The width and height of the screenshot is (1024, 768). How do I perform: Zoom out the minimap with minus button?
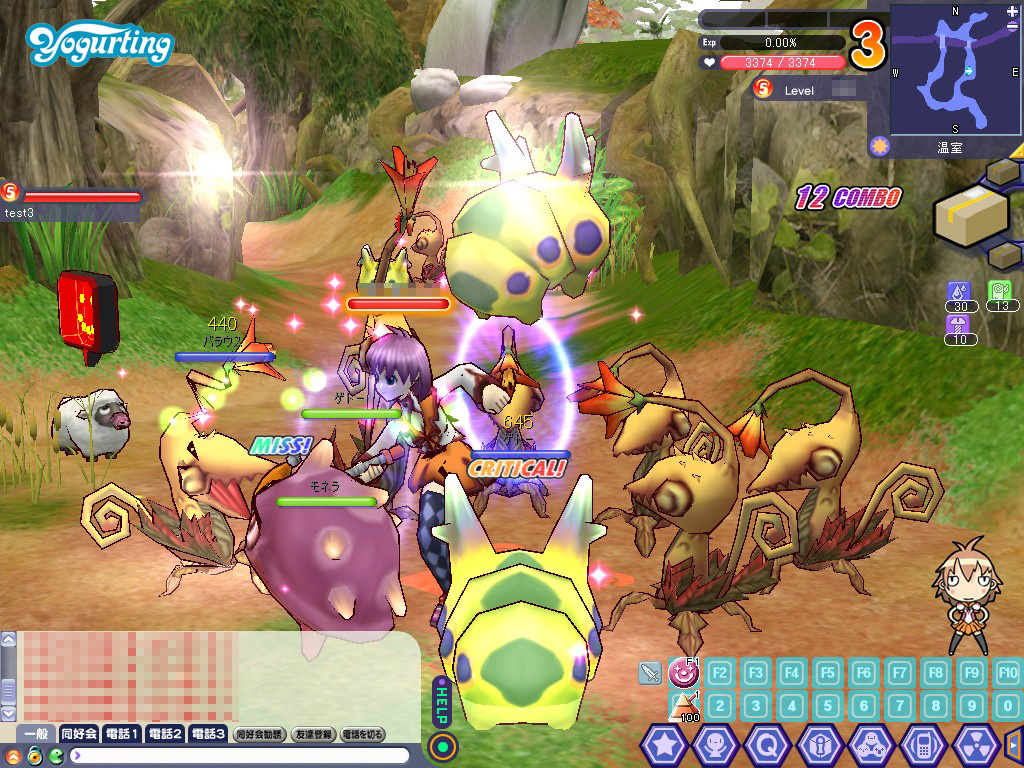pos(1013,27)
